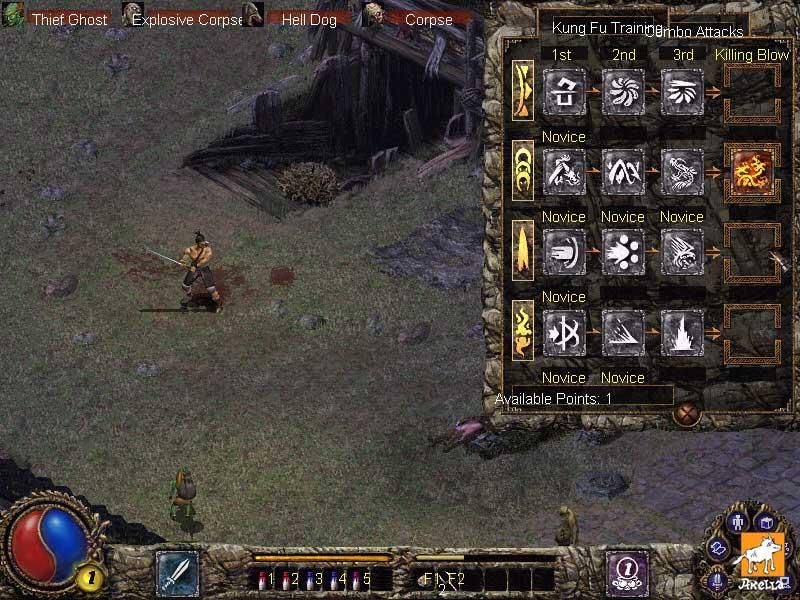Select the top-row 3rd column feather skill
Image resolution: width=800 pixels, height=600 pixels.
[682, 91]
